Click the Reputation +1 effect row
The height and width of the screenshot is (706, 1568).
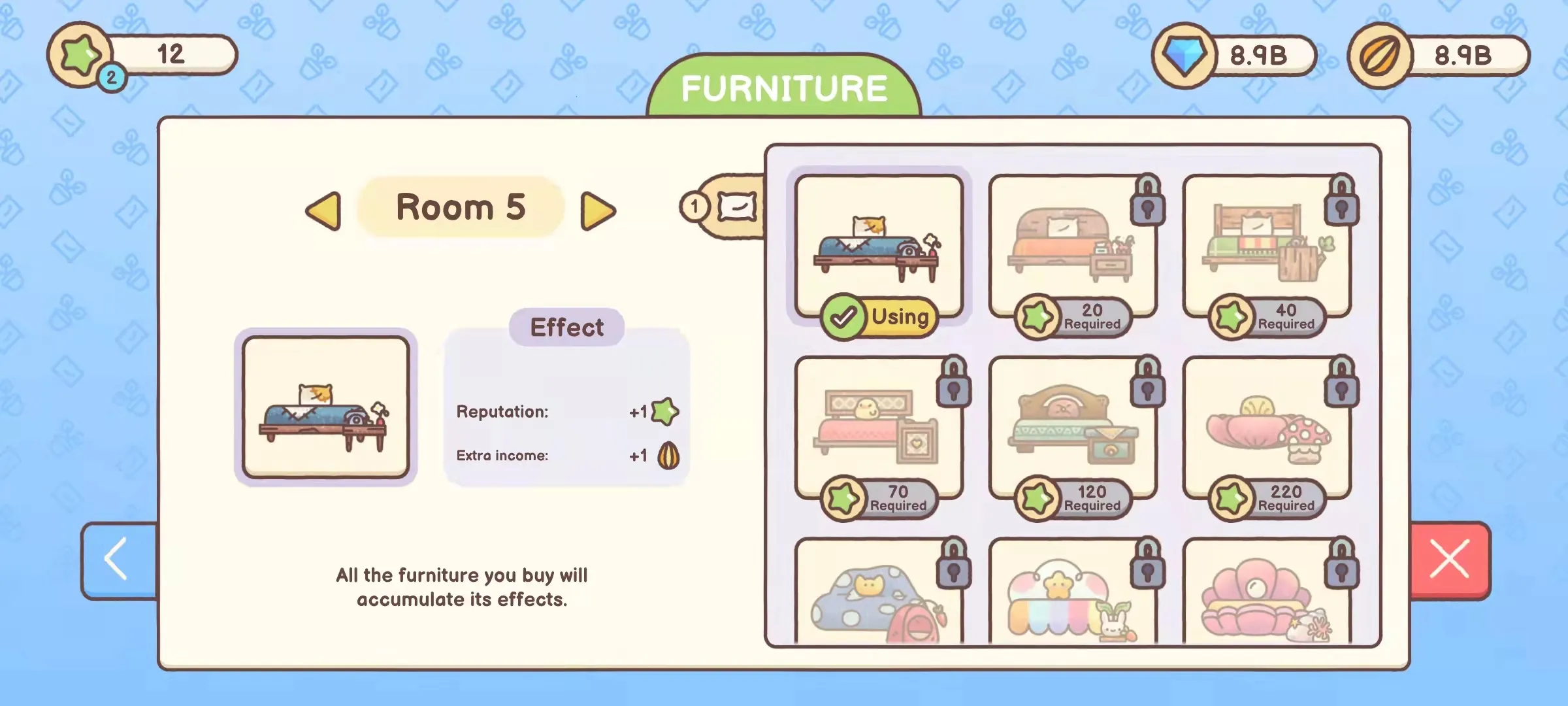(566, 412)
